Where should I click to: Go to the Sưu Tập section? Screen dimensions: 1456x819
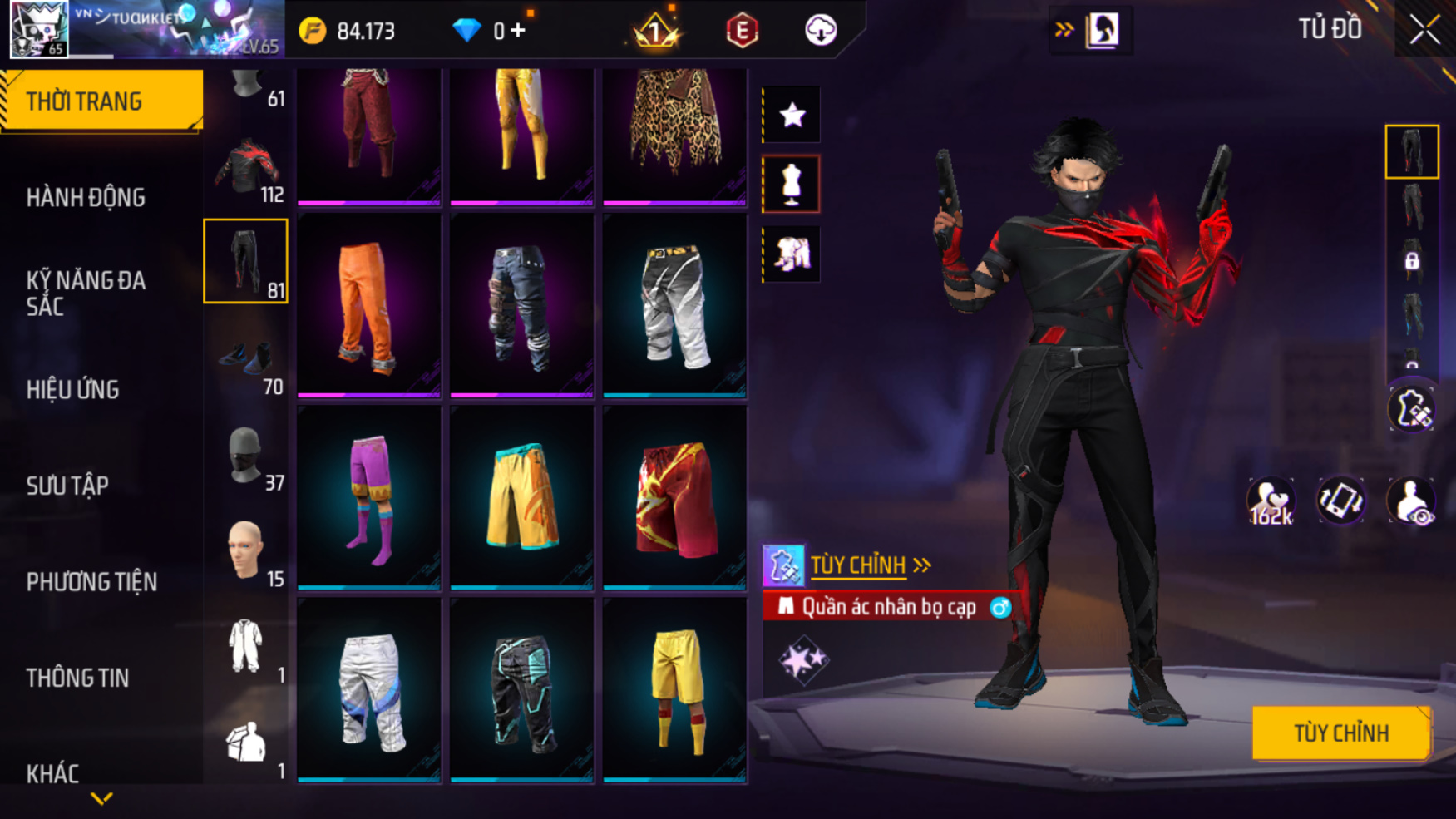pyautogui.click(x=67, y=486)
